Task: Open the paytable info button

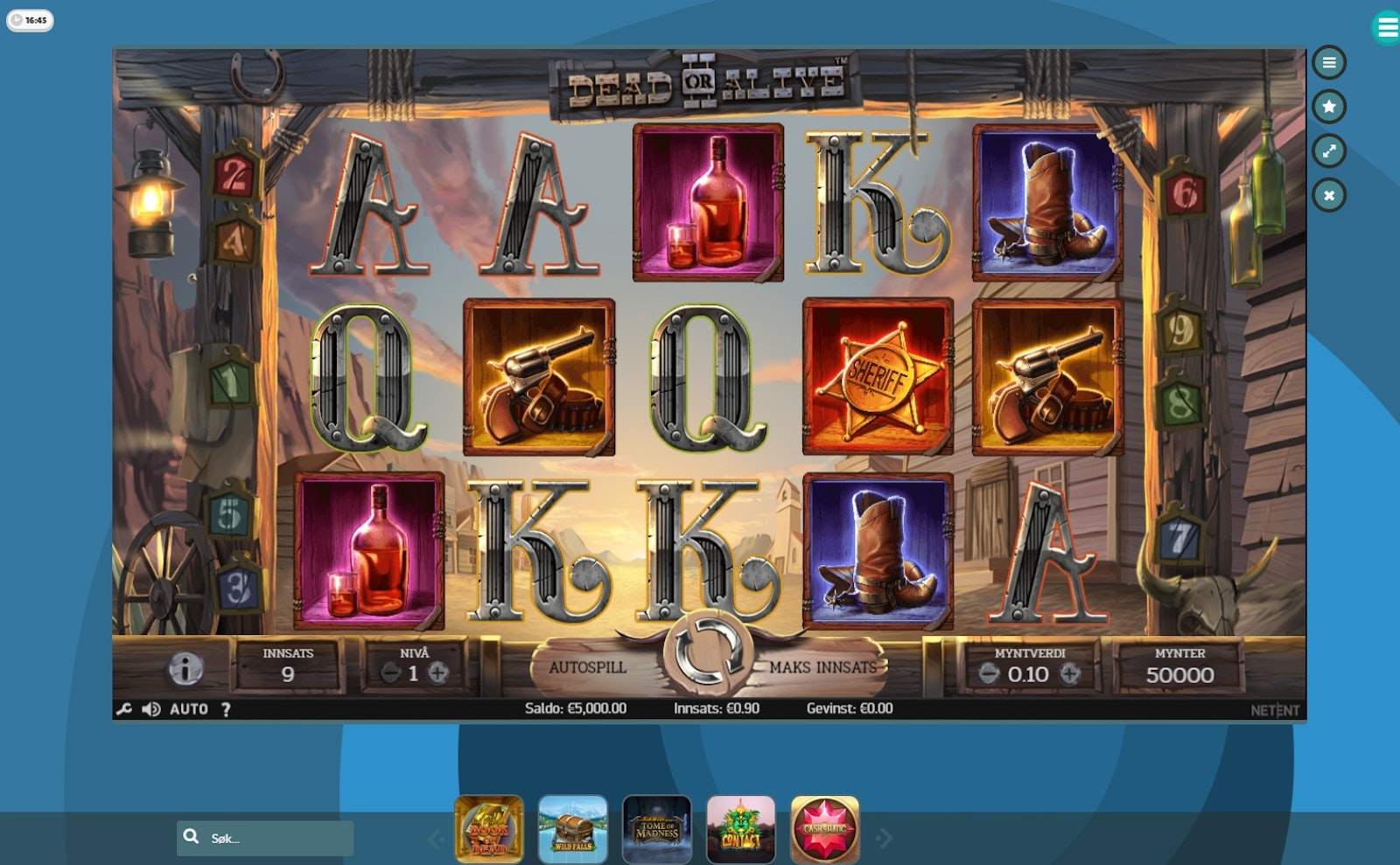Action: [x=185, y=669]
